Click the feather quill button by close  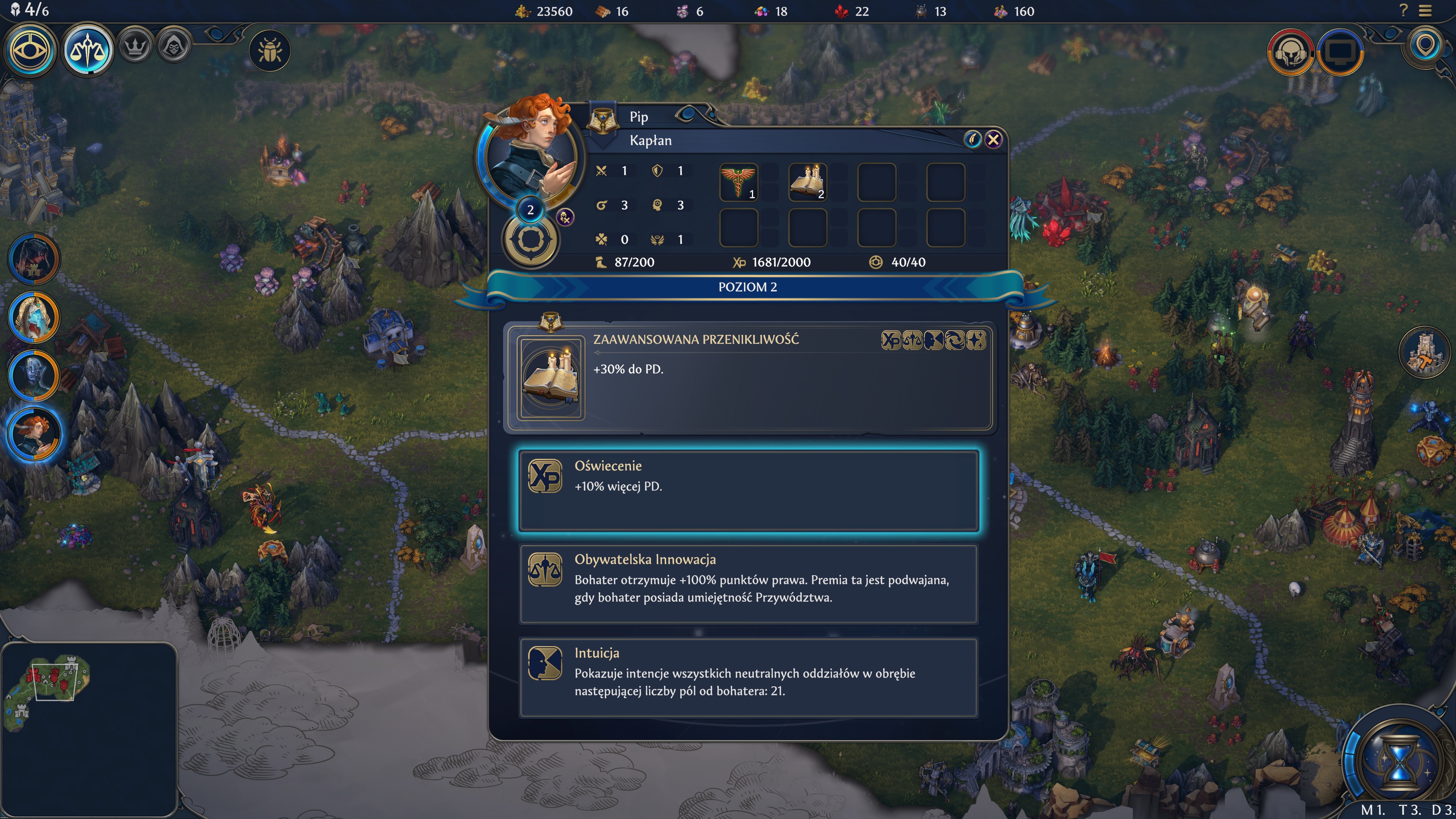pos(972,140)
